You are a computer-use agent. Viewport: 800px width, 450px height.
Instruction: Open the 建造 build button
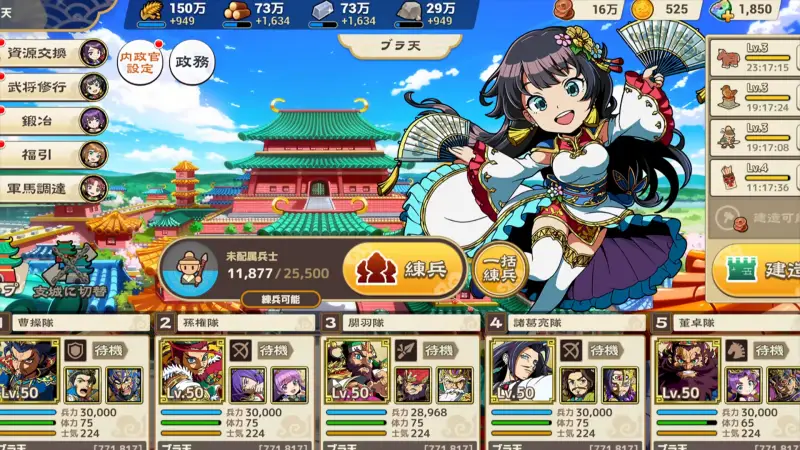(760, 270)
